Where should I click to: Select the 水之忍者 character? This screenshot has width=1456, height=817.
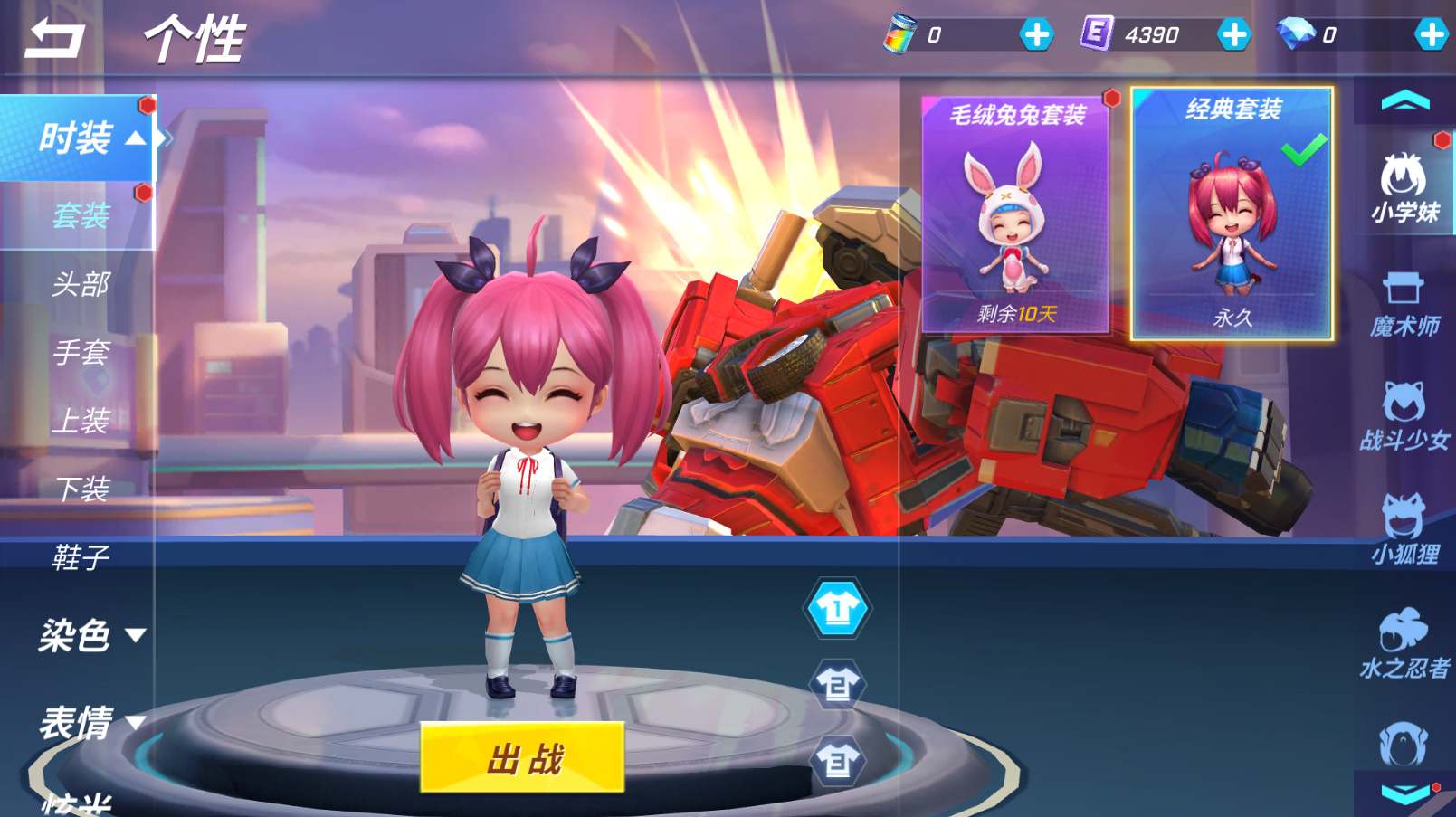pyautogui.click(x=1404, y=643)
